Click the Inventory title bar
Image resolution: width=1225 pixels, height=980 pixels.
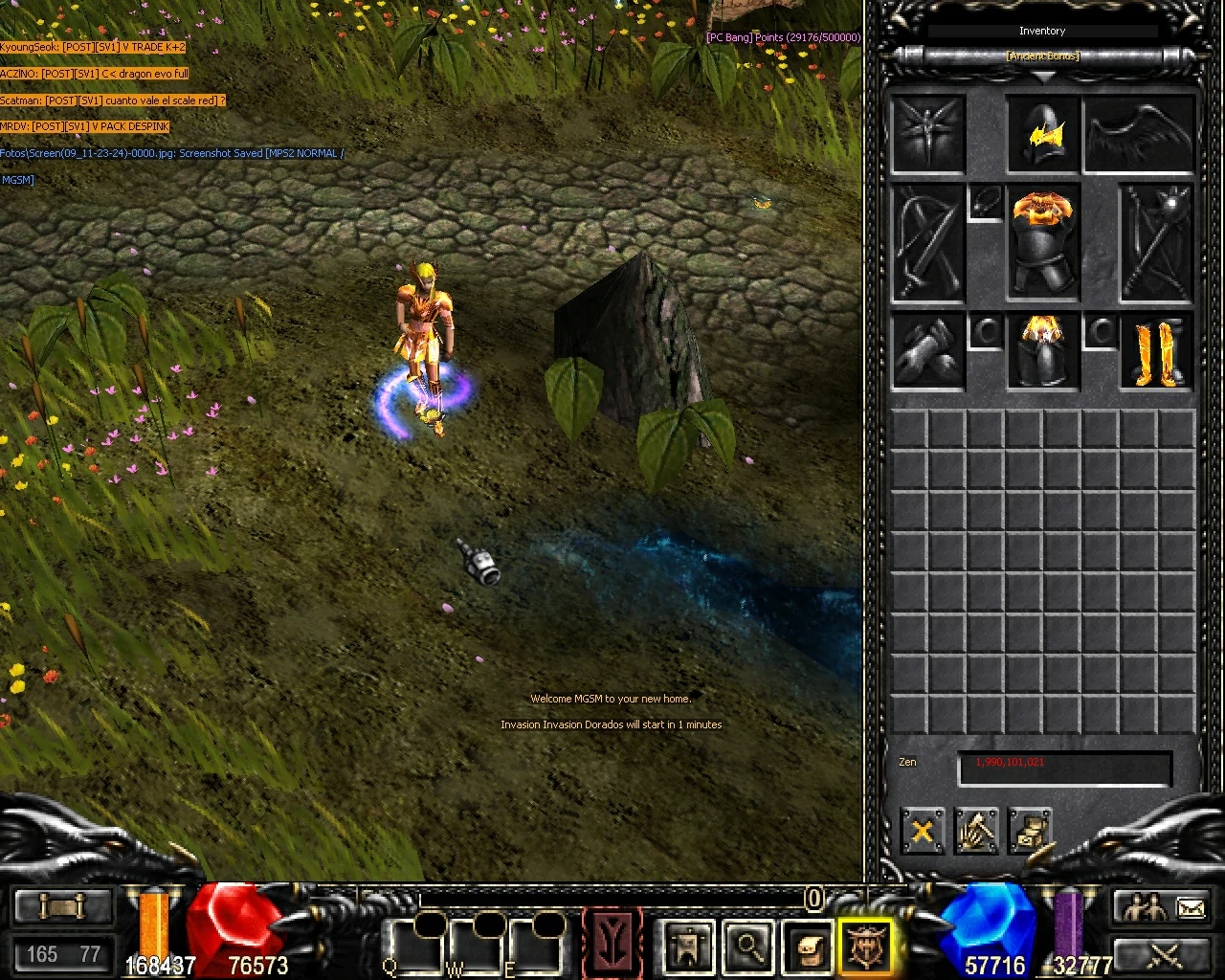click(1041, 31)
